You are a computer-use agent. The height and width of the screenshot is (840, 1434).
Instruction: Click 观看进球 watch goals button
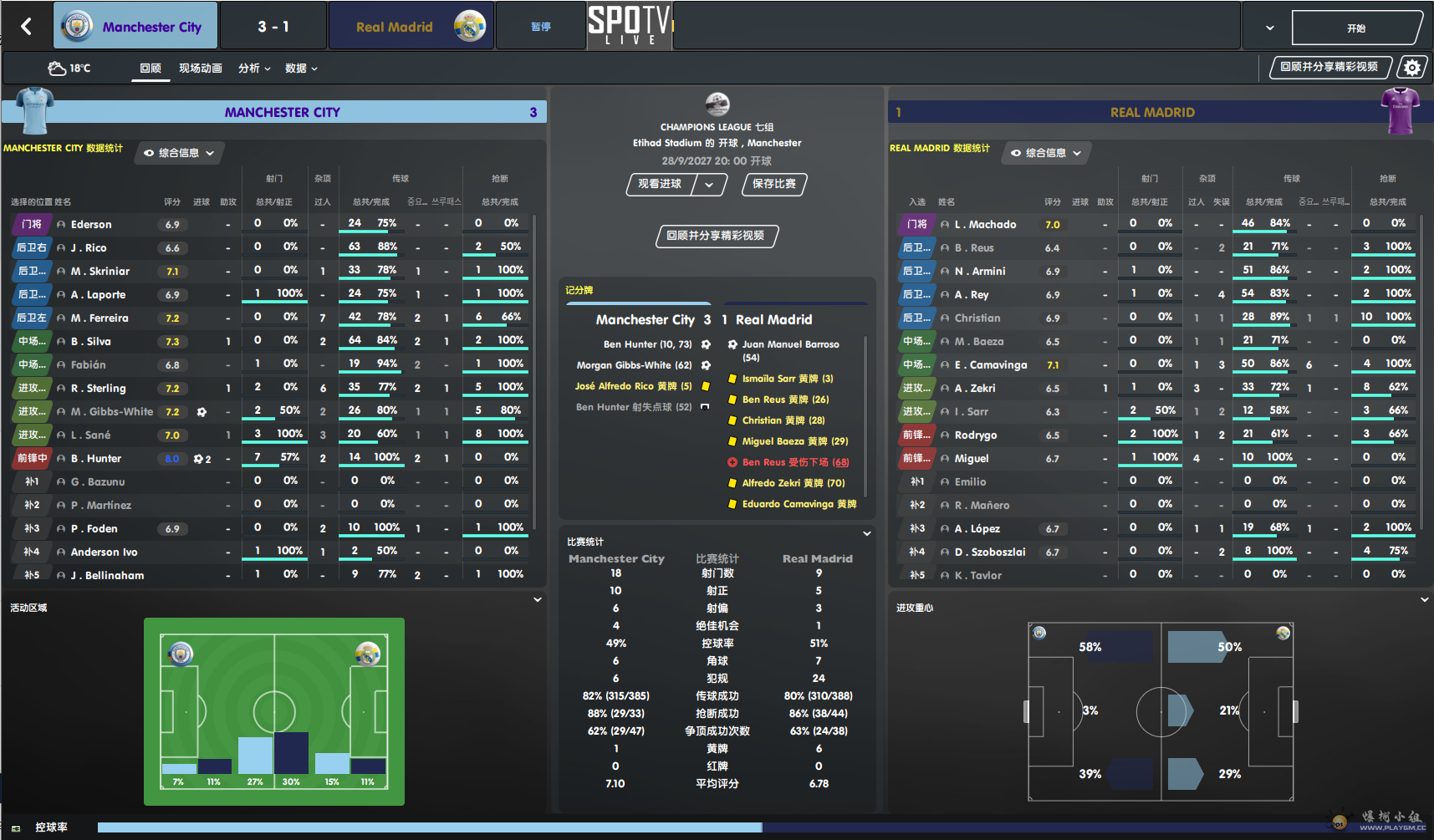(661, 184)
